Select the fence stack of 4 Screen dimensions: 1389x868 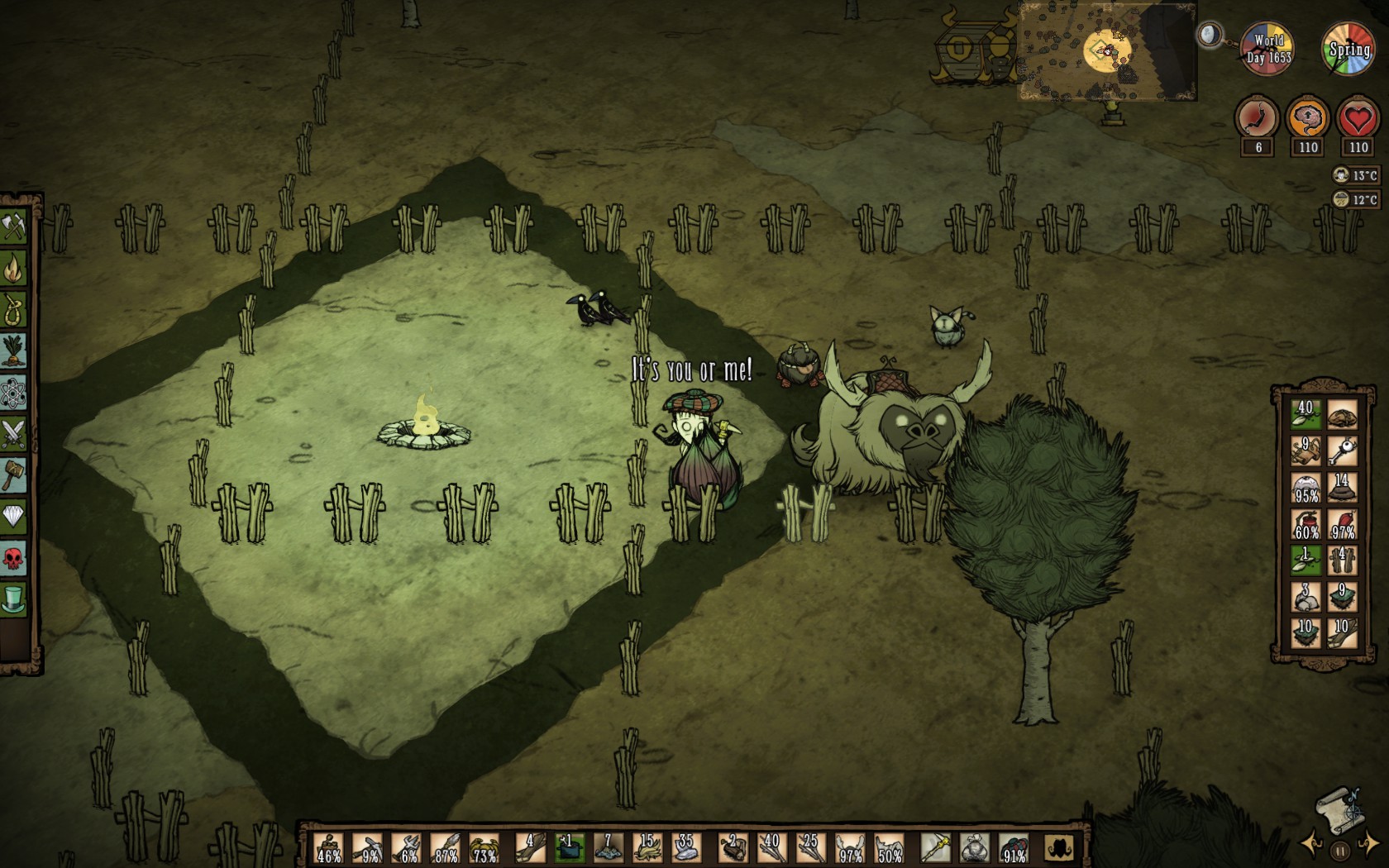tap(1341, 560)
